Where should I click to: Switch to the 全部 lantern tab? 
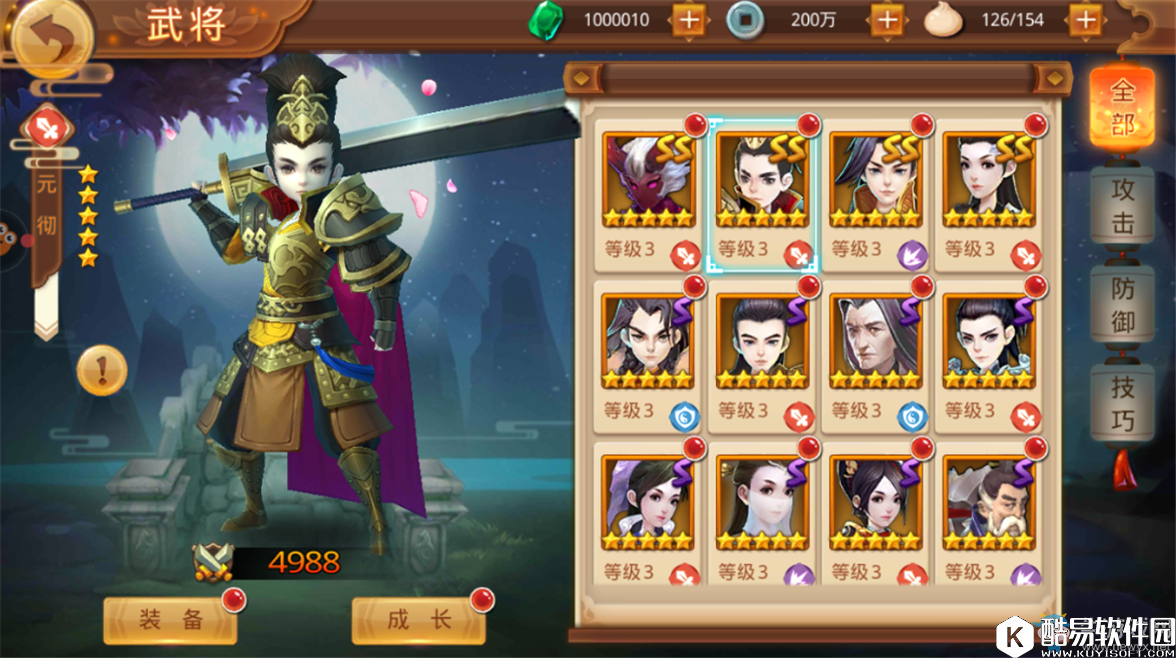[1122, 108]
